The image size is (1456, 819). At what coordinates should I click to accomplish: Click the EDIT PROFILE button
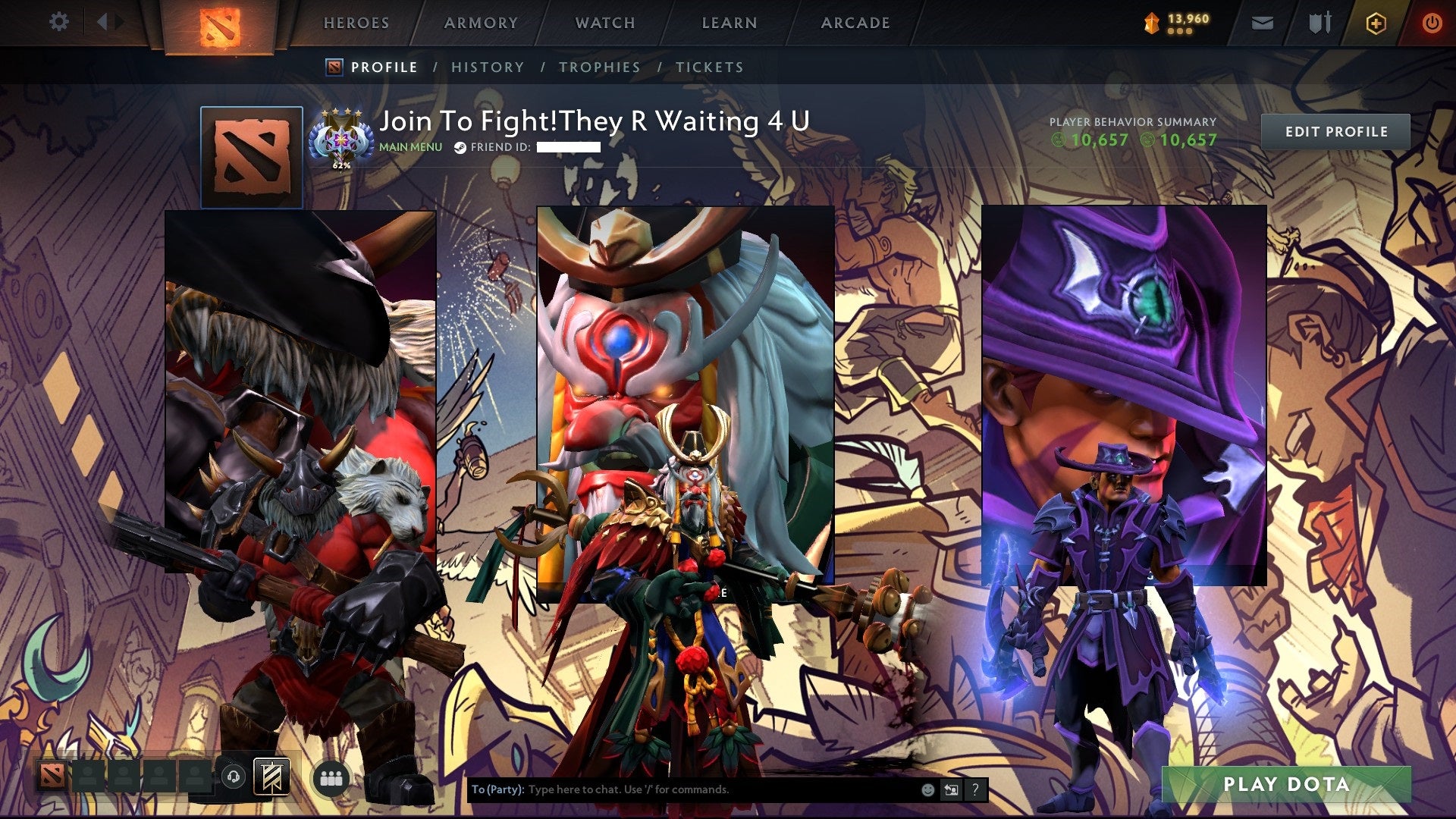tap(1336, 131)
